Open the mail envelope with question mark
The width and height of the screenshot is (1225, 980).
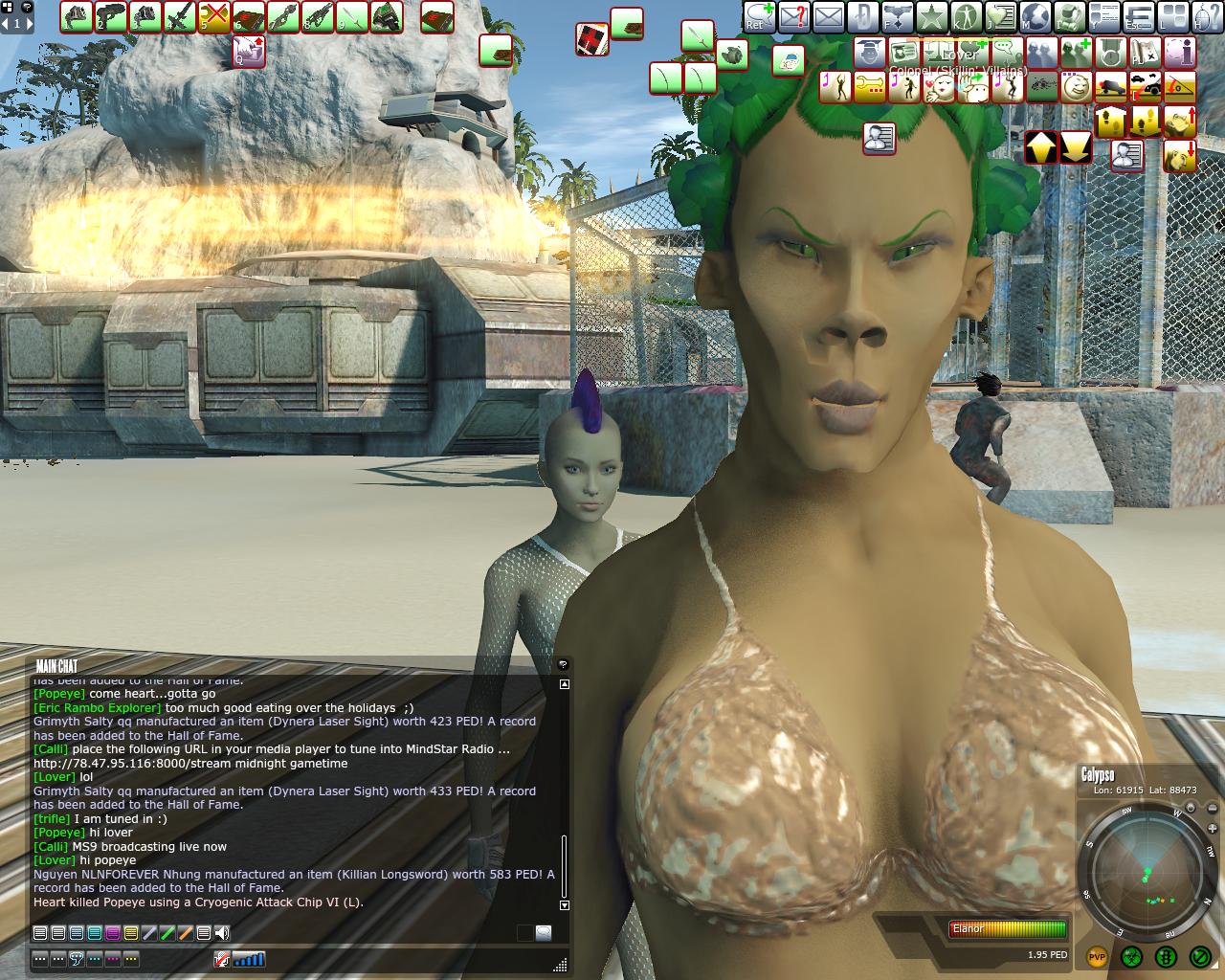click(793, 16)
